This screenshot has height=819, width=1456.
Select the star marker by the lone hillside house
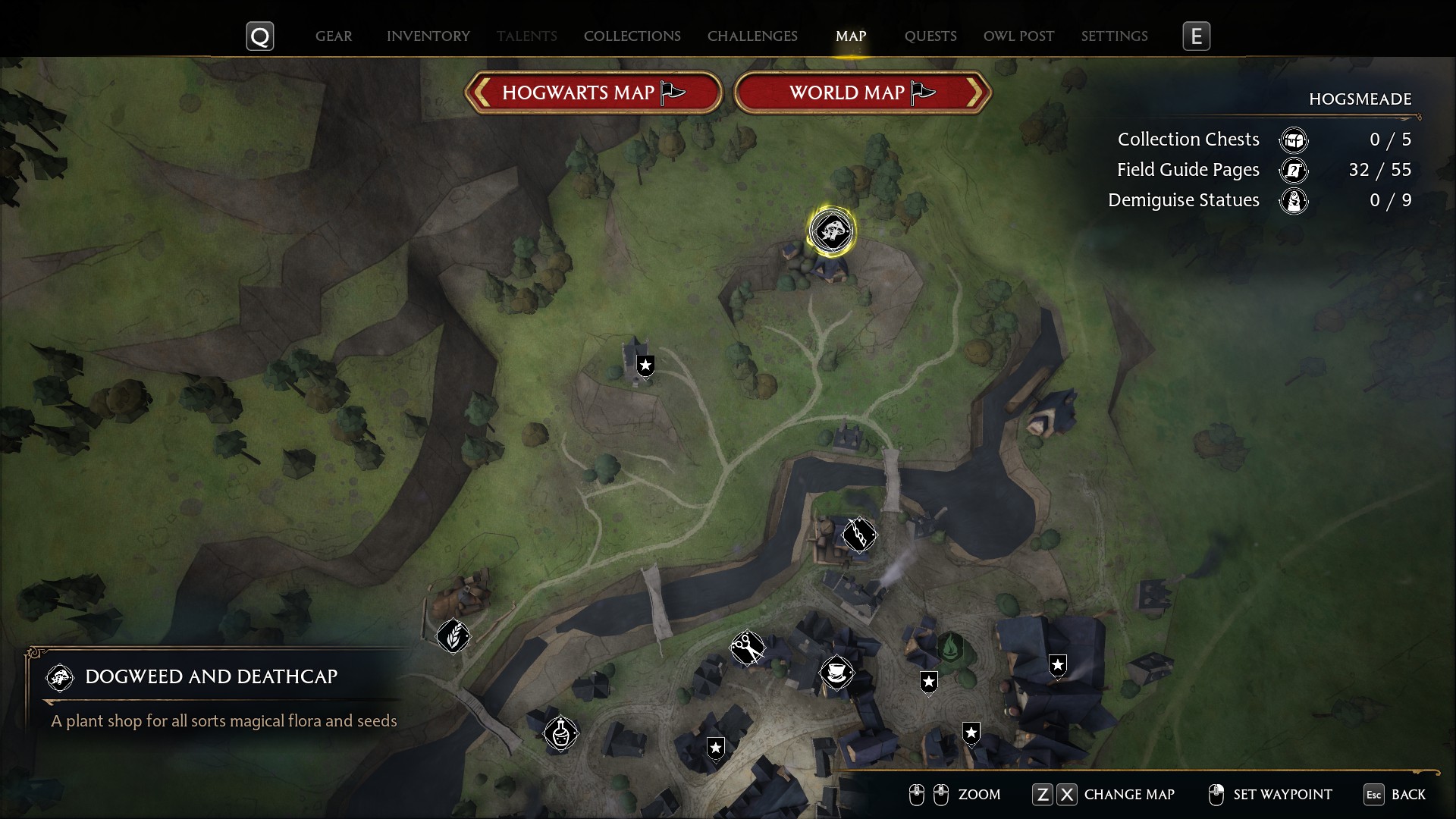[645, 366]
